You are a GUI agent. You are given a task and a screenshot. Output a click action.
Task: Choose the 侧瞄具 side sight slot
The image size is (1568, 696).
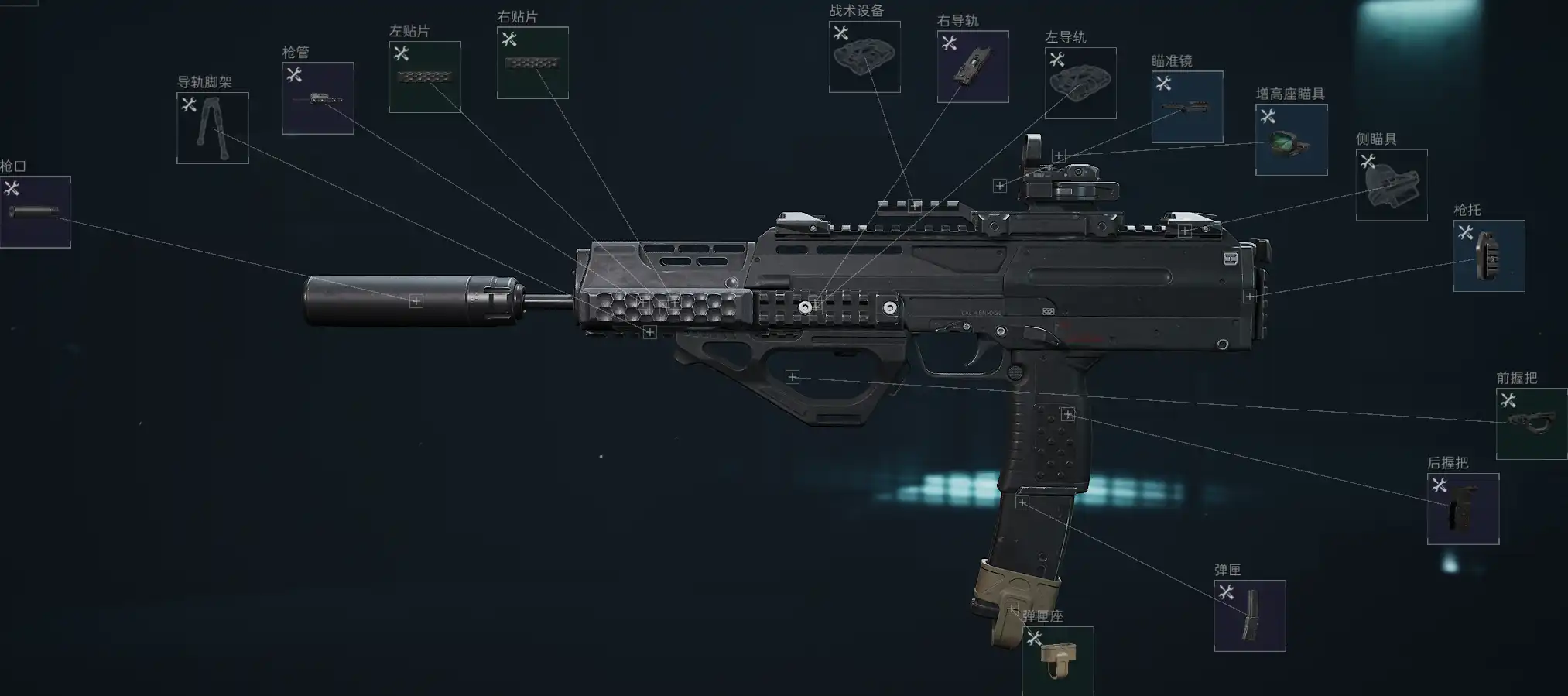pos(1392,185)
